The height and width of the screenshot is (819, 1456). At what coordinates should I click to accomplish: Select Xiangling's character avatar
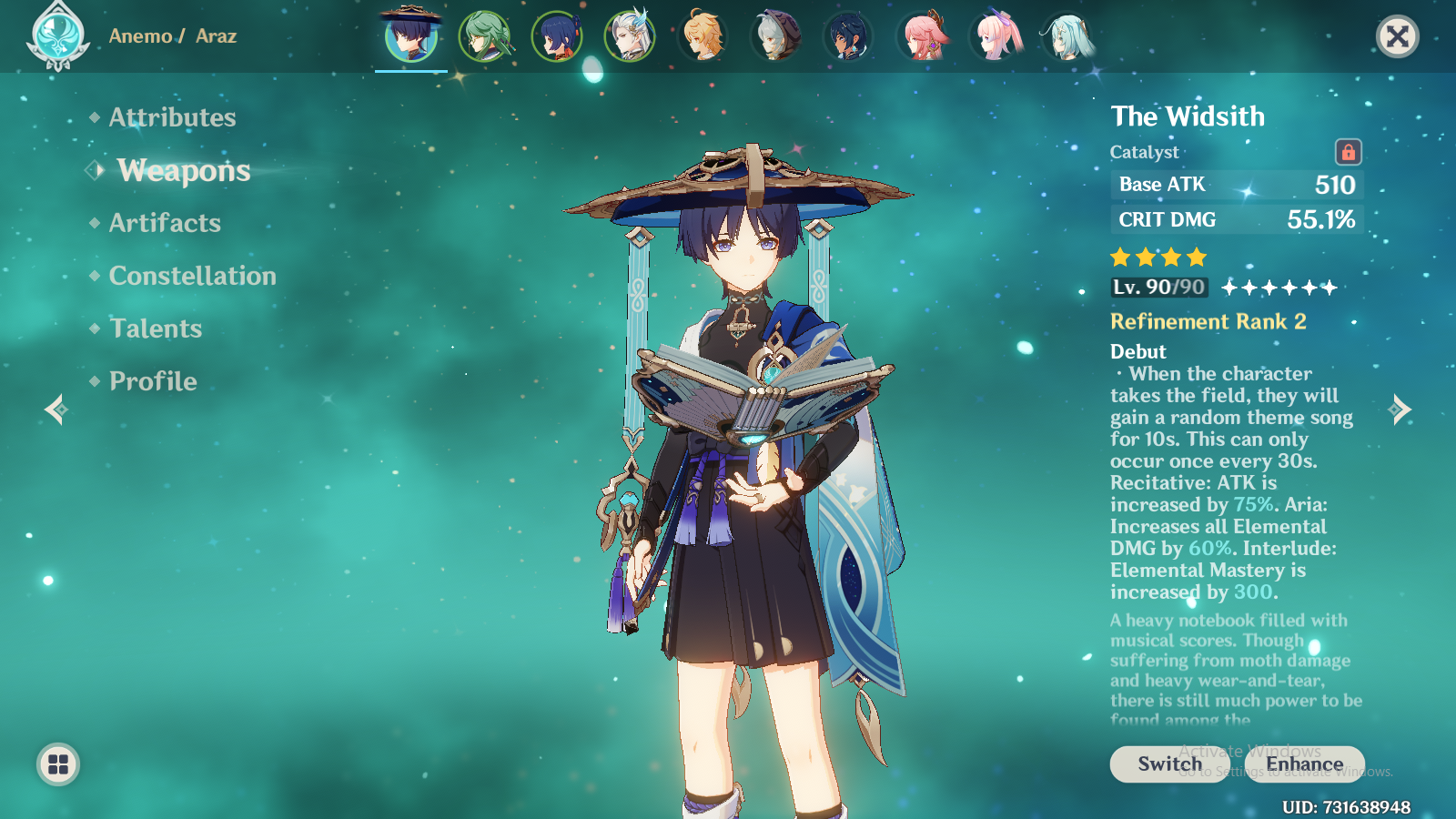point(558,36)
